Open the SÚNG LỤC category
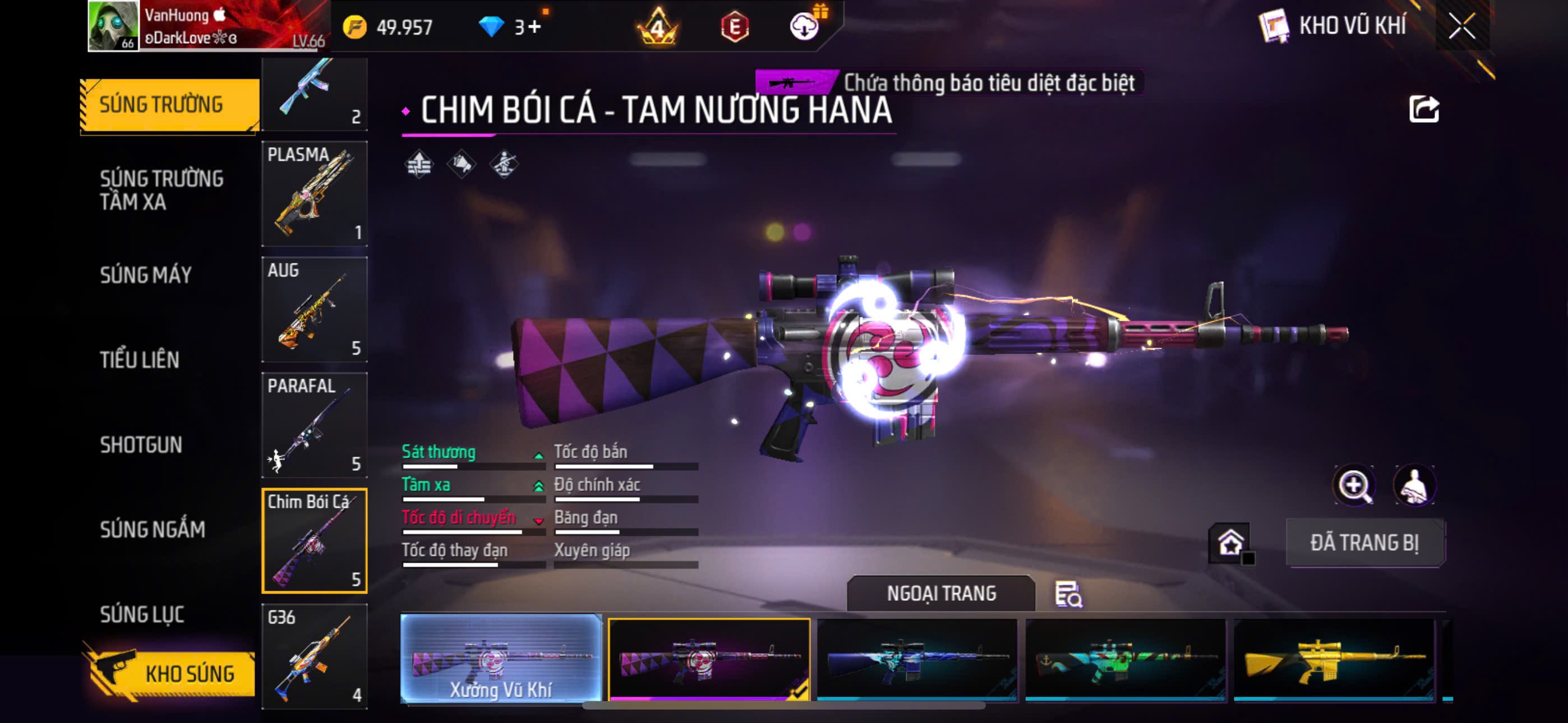The height and width of the screenshot is (723, 1568). [x=142, y=614]
